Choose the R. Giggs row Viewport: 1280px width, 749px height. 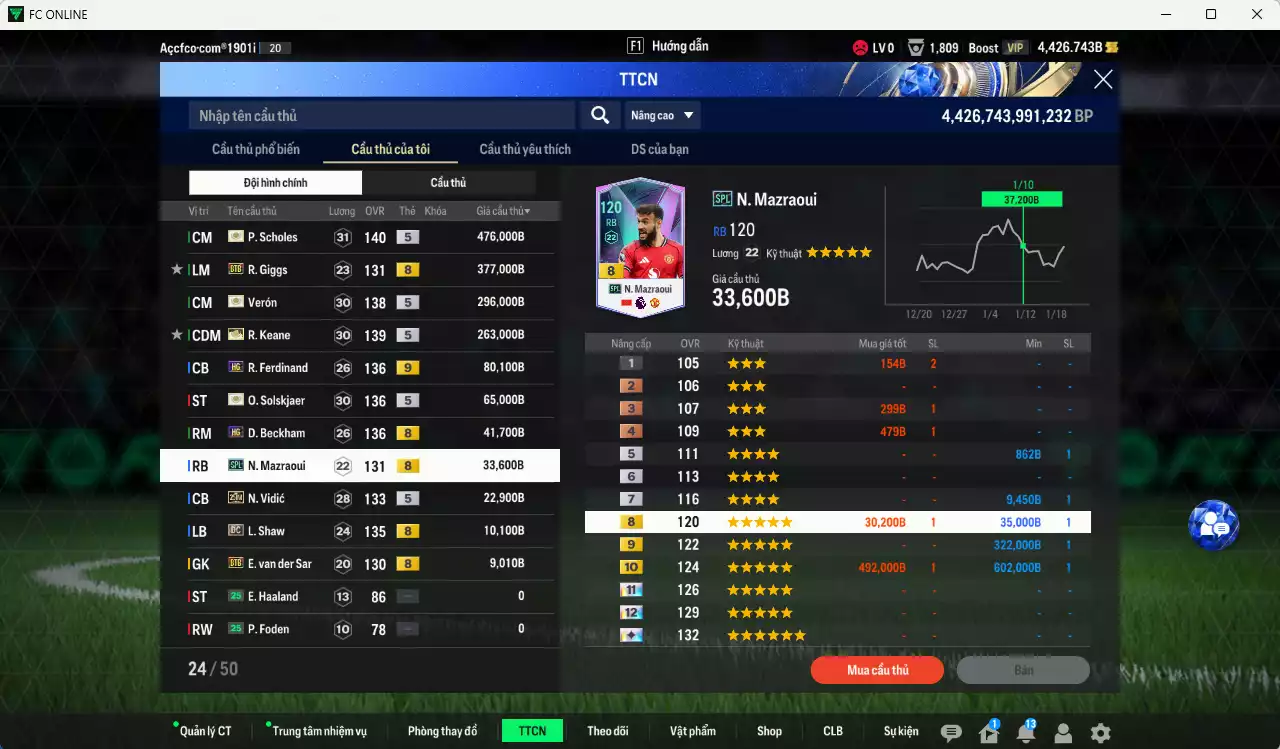point(360,270)
